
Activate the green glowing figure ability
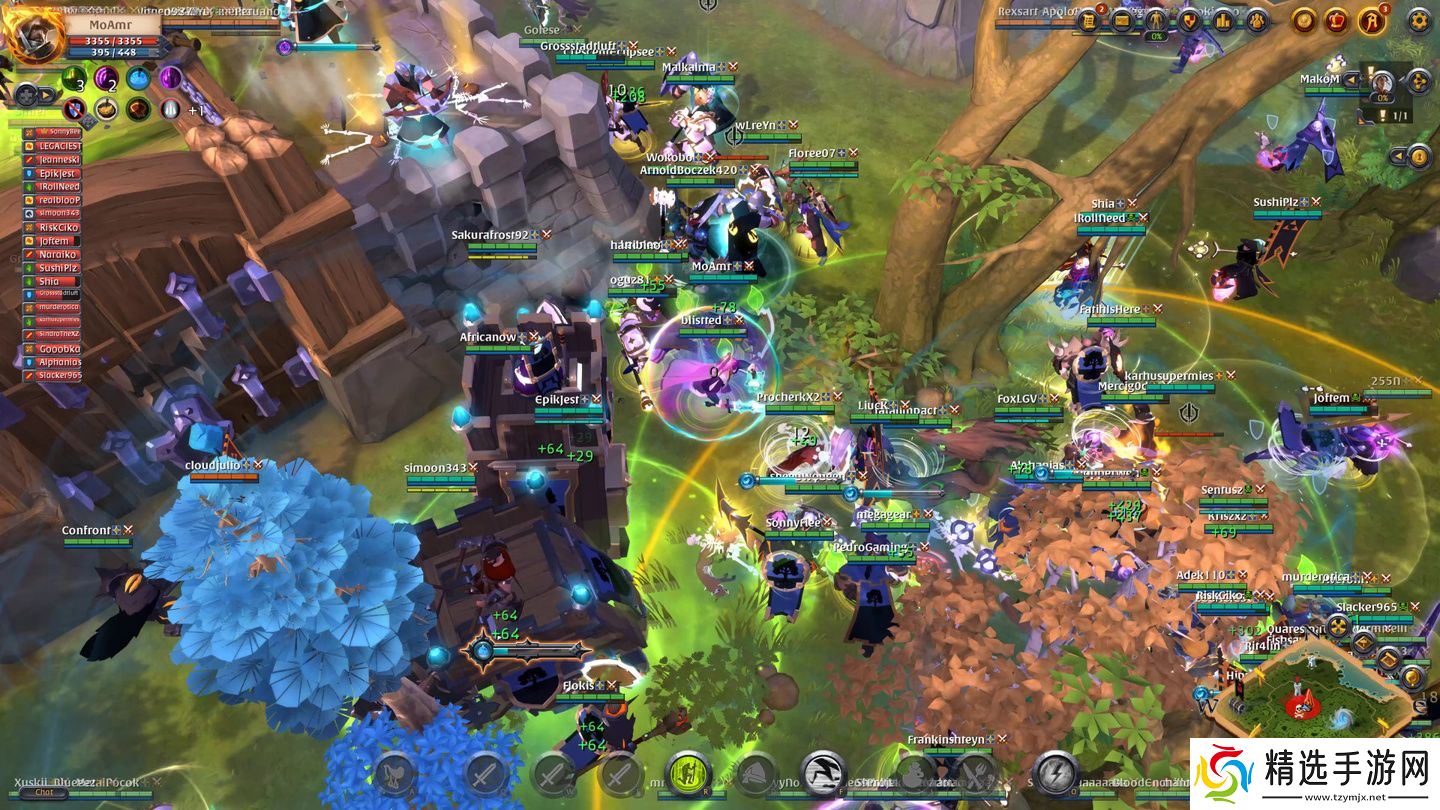tap(688, 774)
